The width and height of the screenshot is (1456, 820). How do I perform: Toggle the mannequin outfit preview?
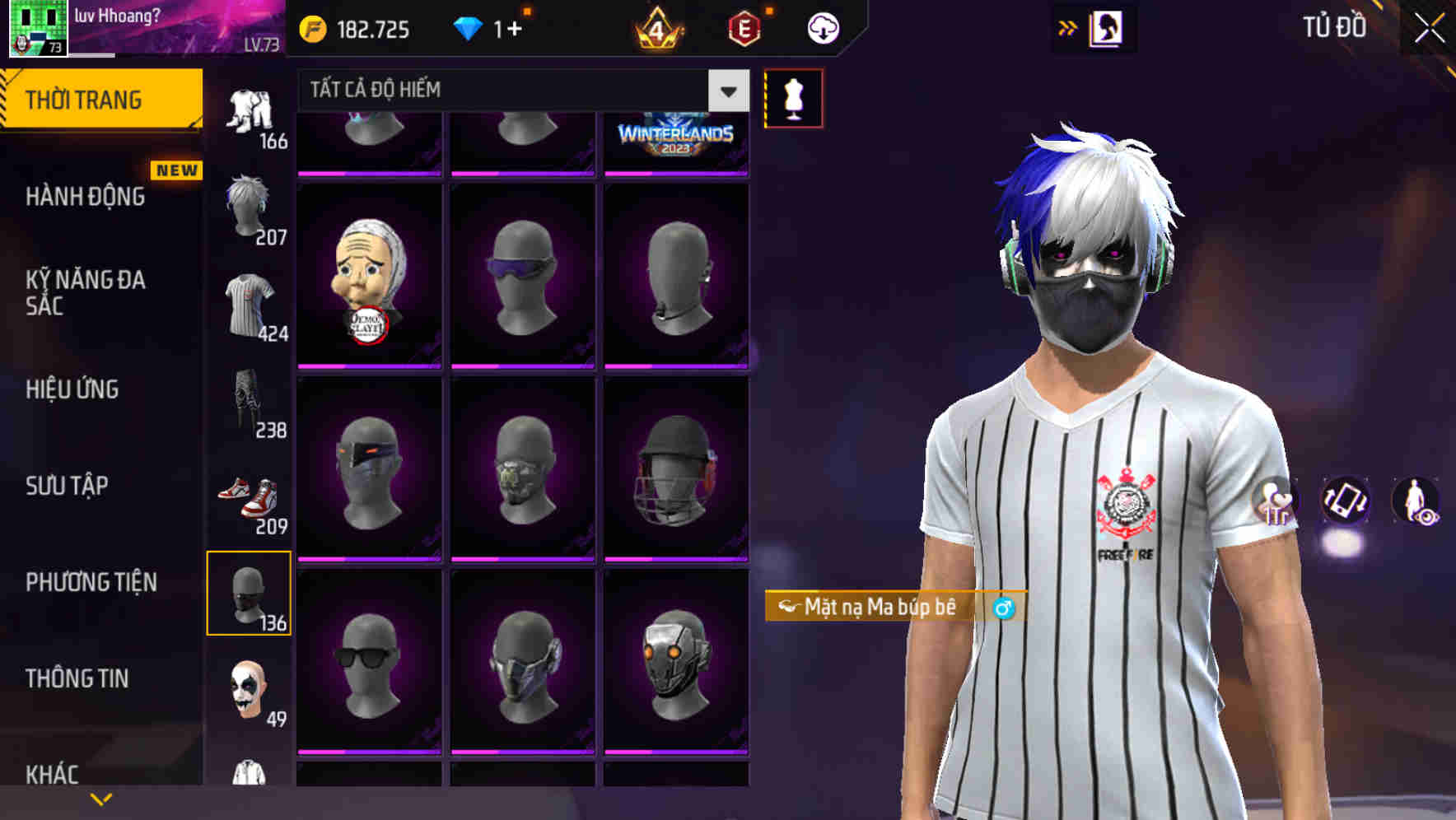coord(793,97)
